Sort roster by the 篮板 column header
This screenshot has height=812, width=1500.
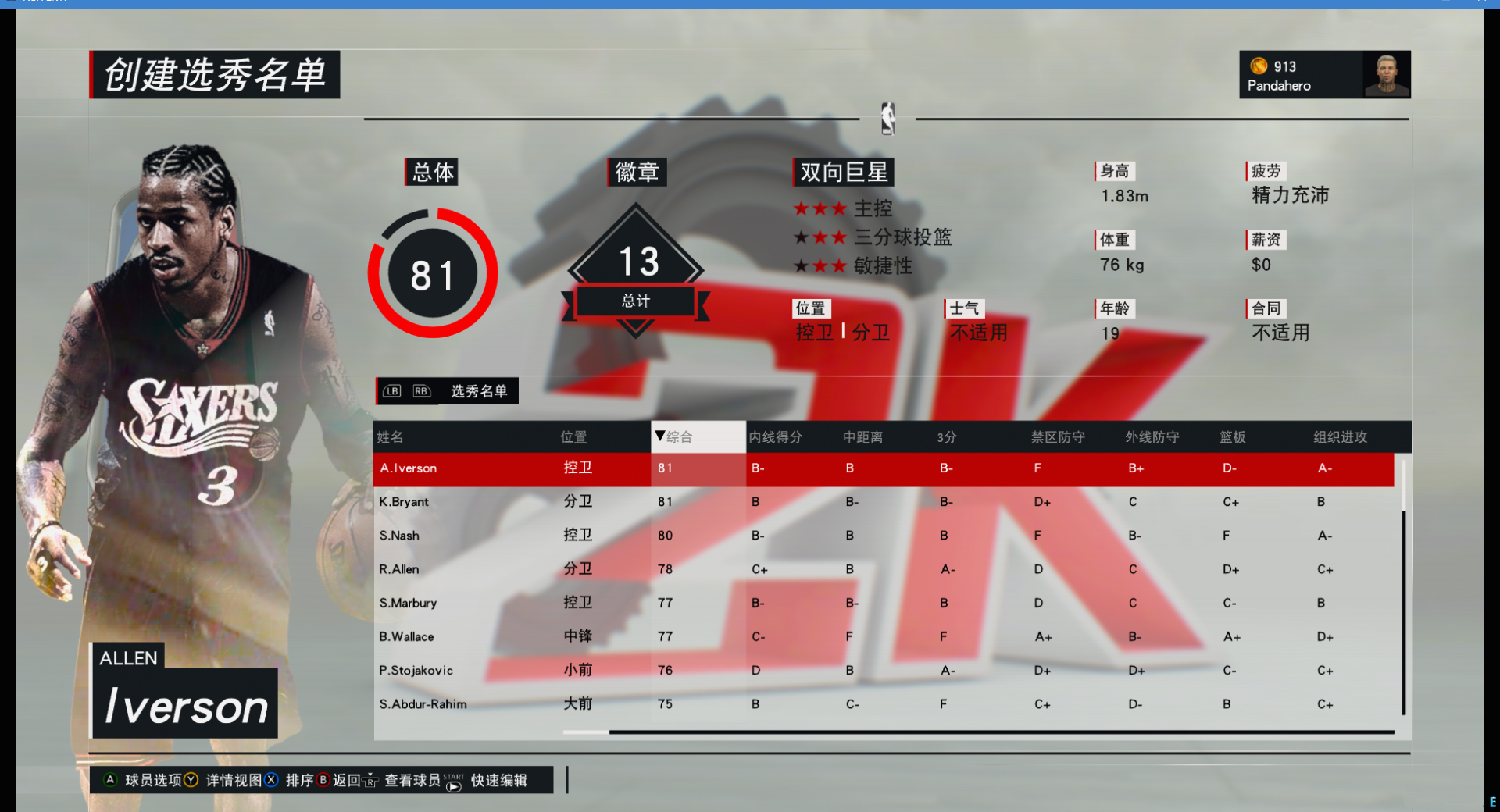[1233, 436]
